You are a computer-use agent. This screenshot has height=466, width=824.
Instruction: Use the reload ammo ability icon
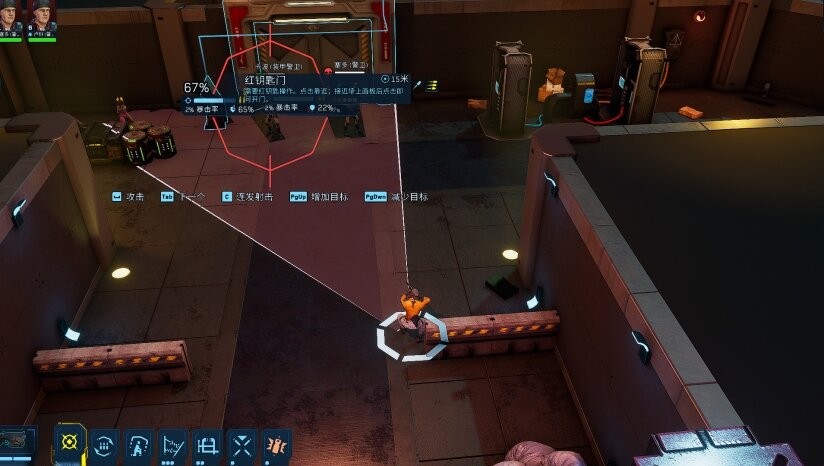[x=104, y=443]
